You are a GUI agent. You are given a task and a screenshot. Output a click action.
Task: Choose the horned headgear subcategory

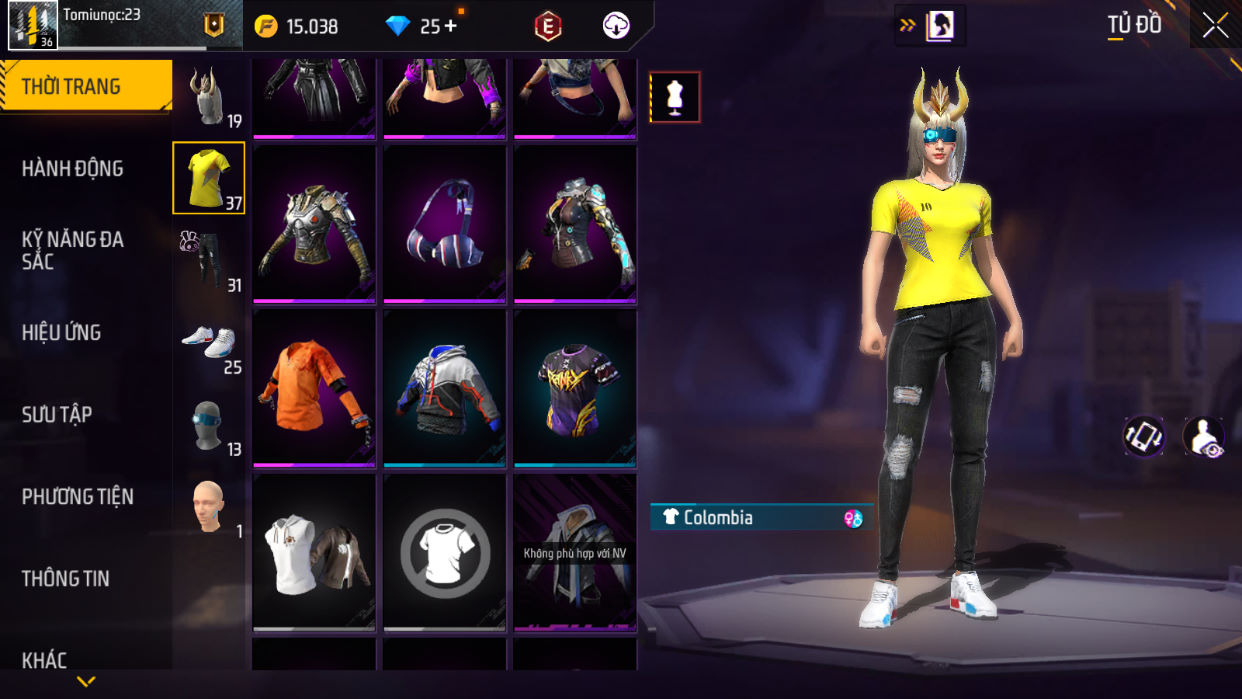pos(209,97)
